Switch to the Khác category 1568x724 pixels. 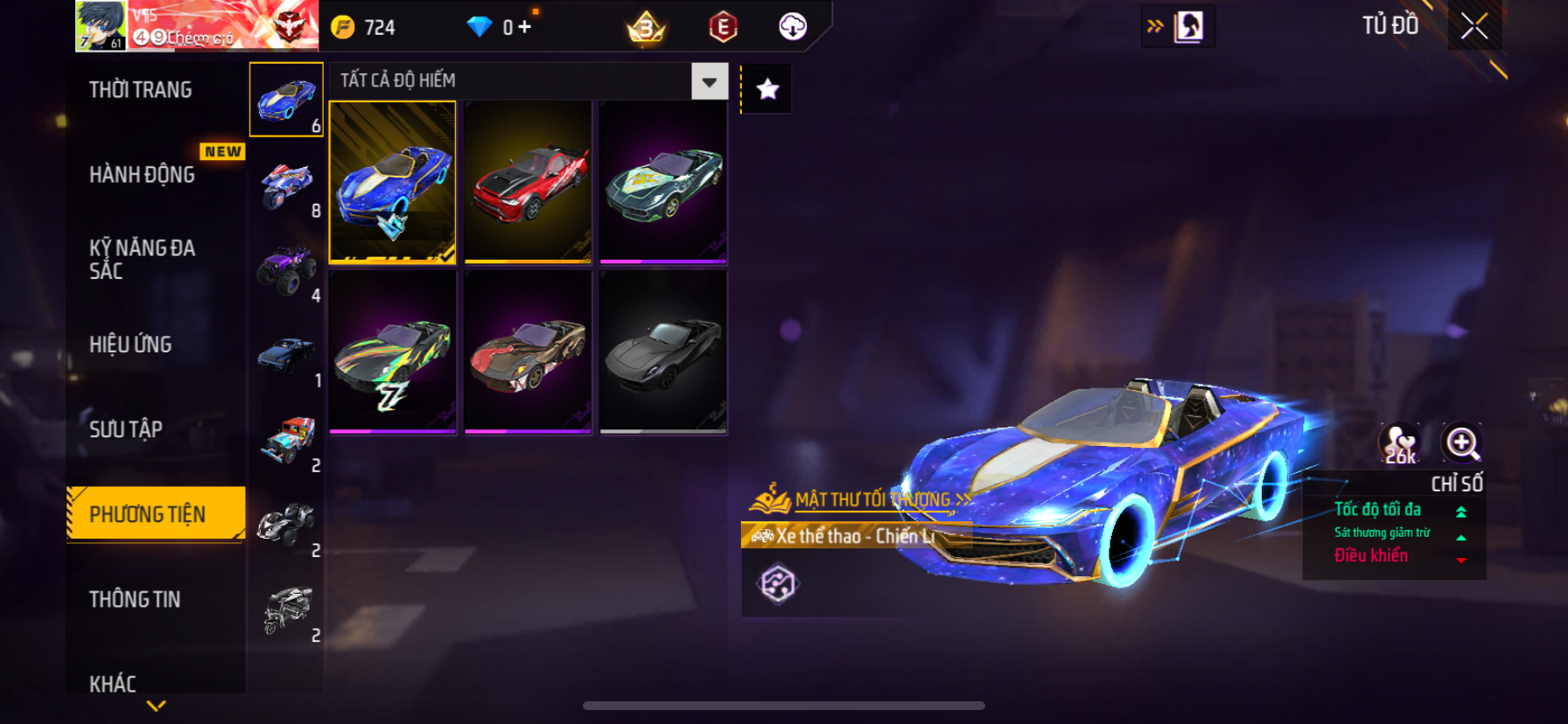113,683
